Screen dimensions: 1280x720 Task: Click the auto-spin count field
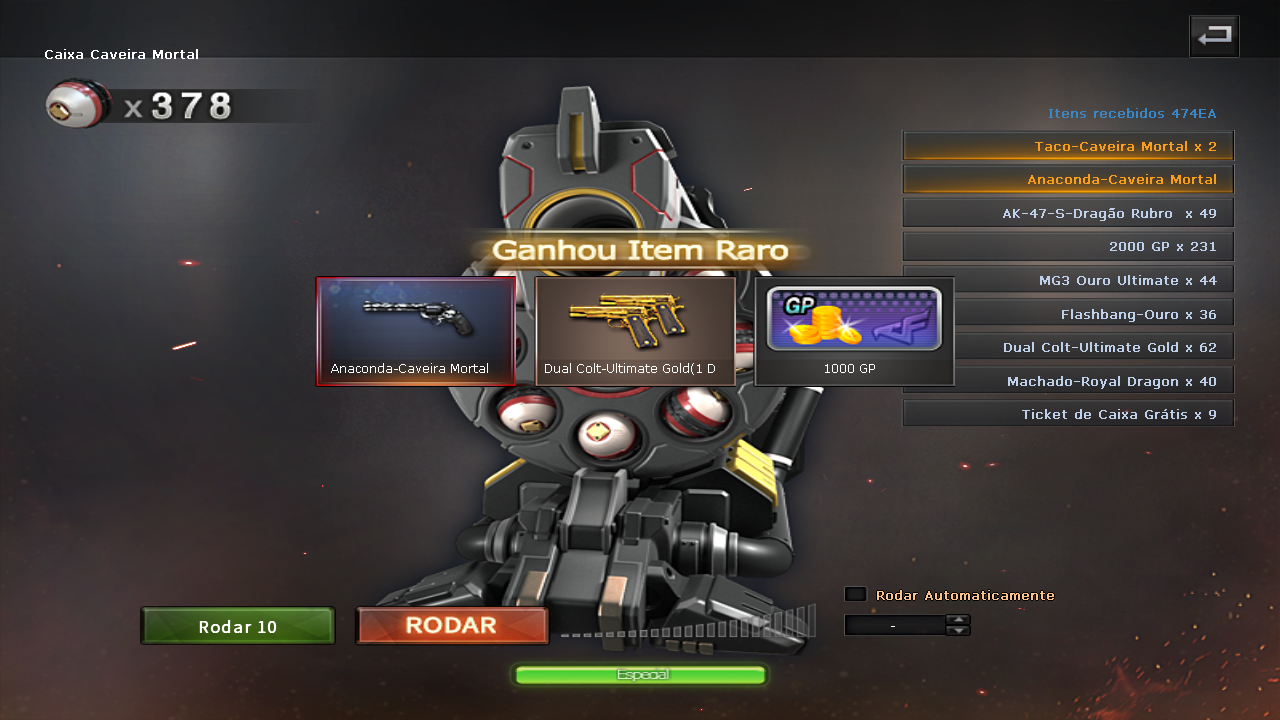pos(894,625)
